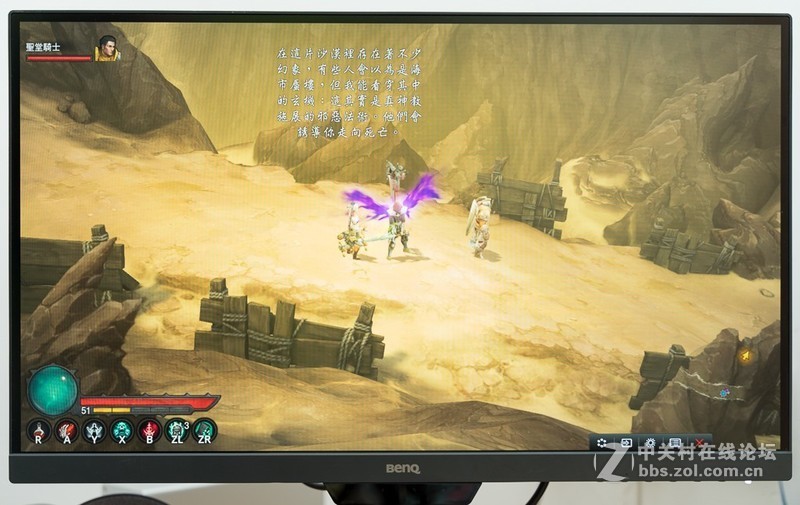Screen dimensions: 800x505
Task: Use the health potion slot
Action: pyautogui.click(x=39, y=430)
